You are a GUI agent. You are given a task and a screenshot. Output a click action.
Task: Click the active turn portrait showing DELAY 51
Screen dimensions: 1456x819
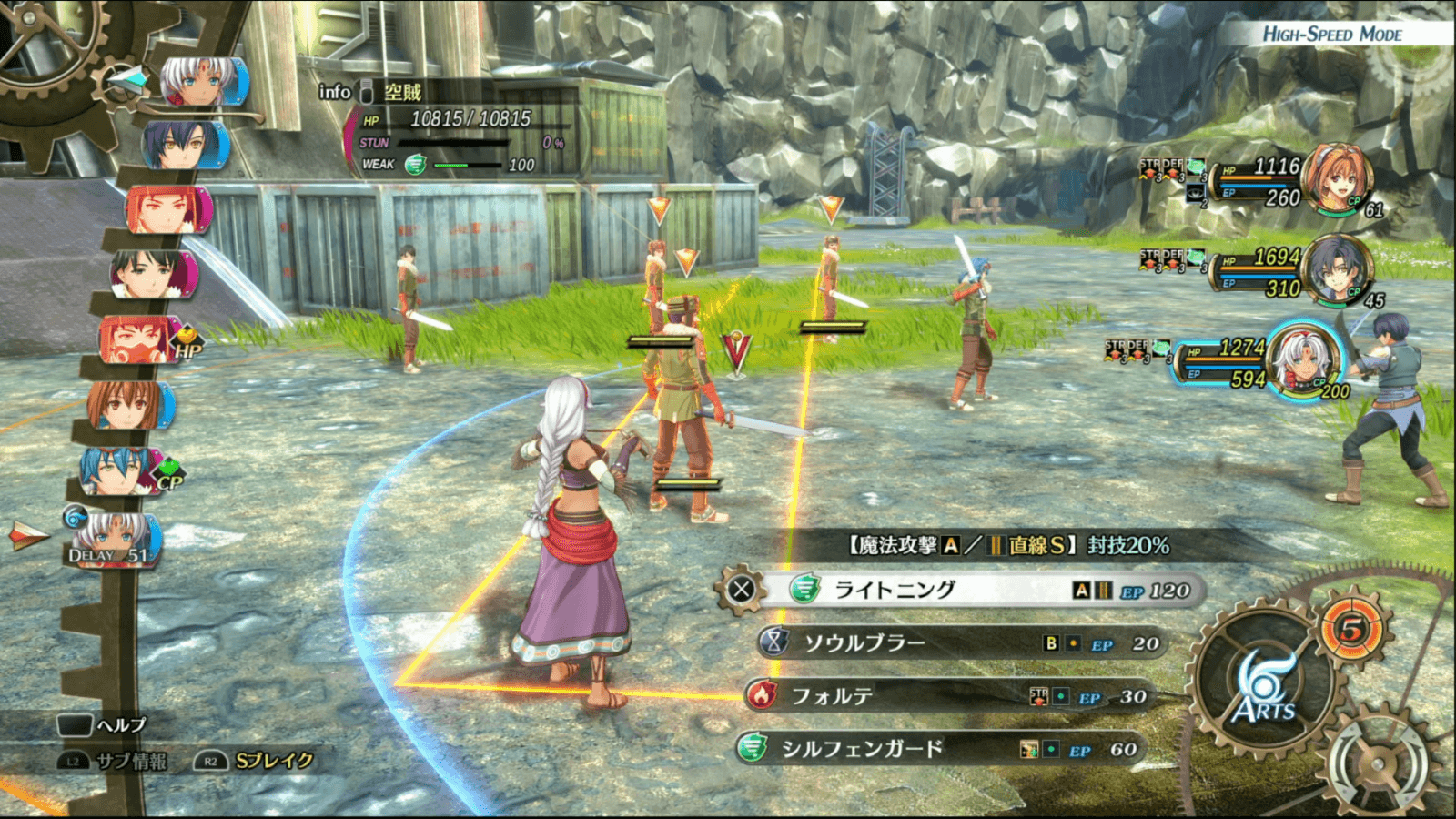(x=114, y=539)
